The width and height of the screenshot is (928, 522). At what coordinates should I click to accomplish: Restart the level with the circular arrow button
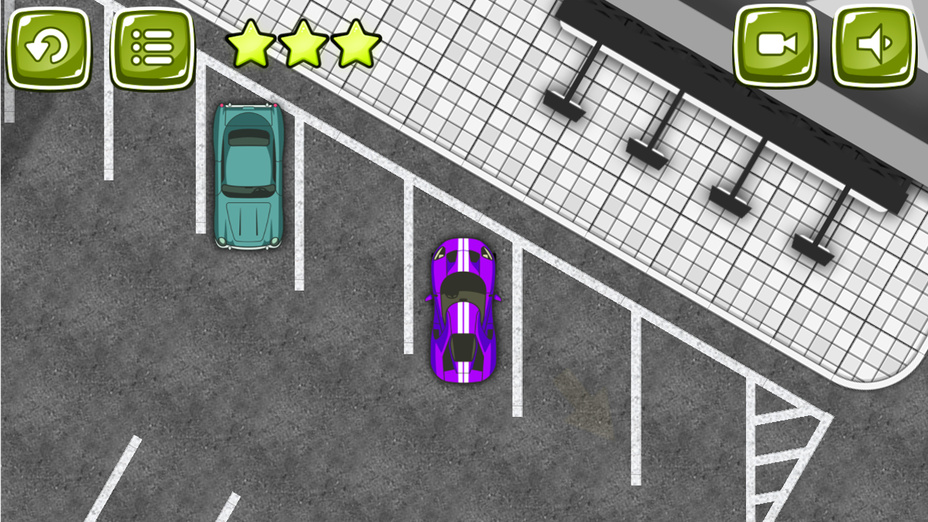point(50,46)
